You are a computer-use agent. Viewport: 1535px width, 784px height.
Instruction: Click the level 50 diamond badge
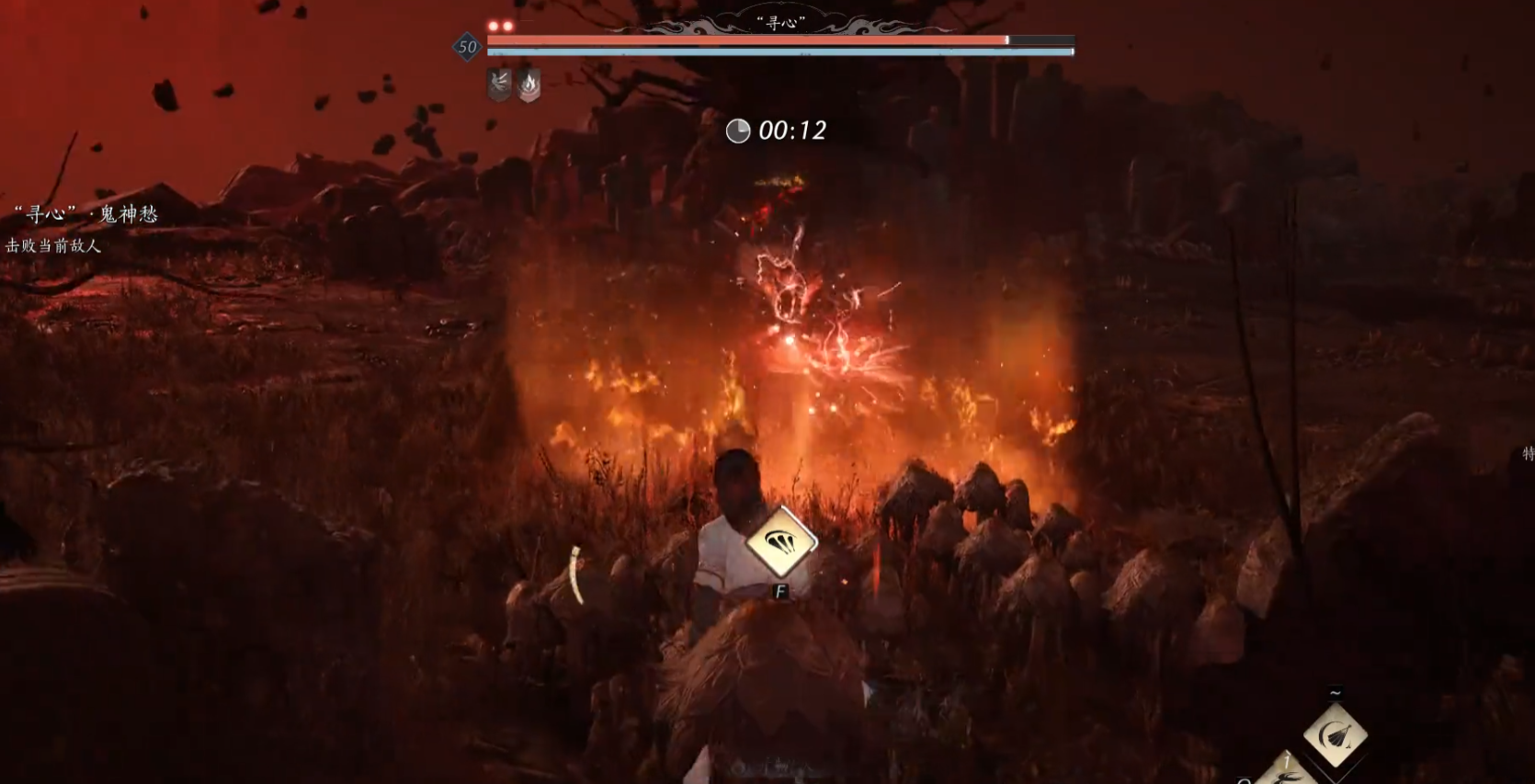coord(467,47)
